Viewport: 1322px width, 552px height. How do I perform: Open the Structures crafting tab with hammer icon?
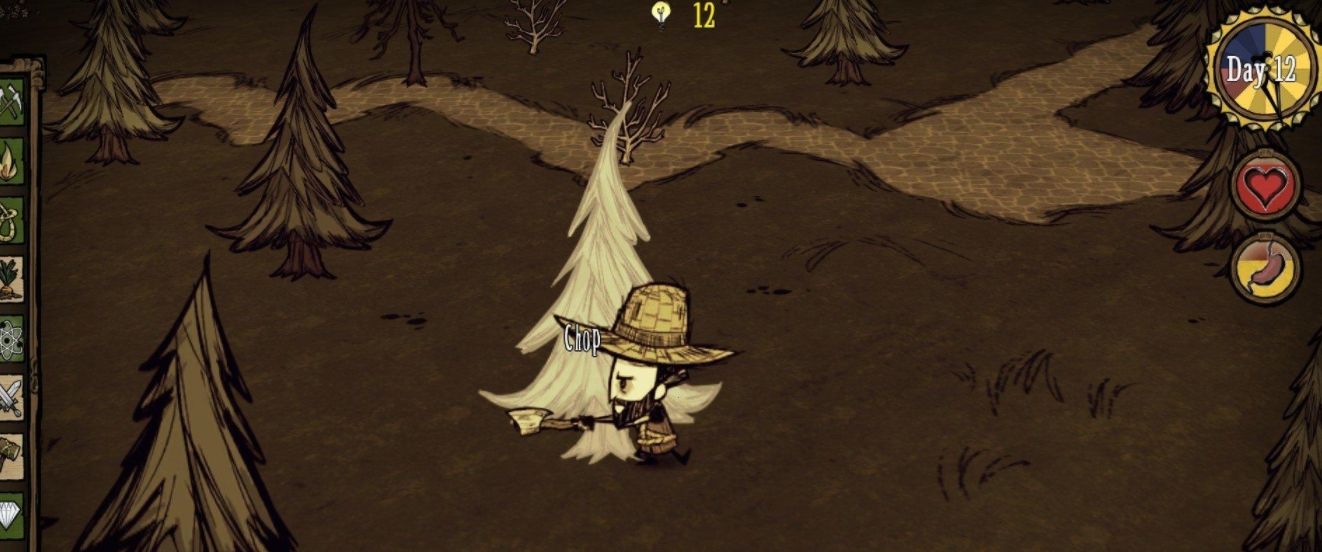[11, 454]
